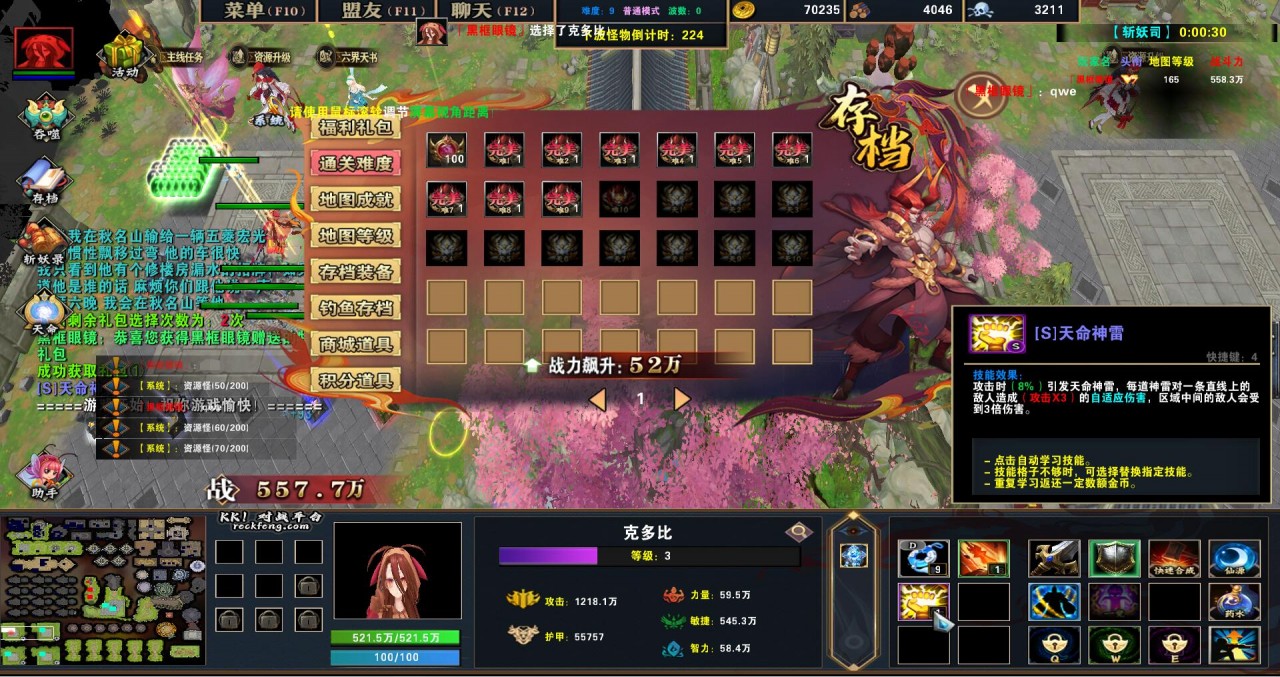Select the 钓鱼存档 tab
The height and width of the screenshot is (677, 1280).
(355, 308)
